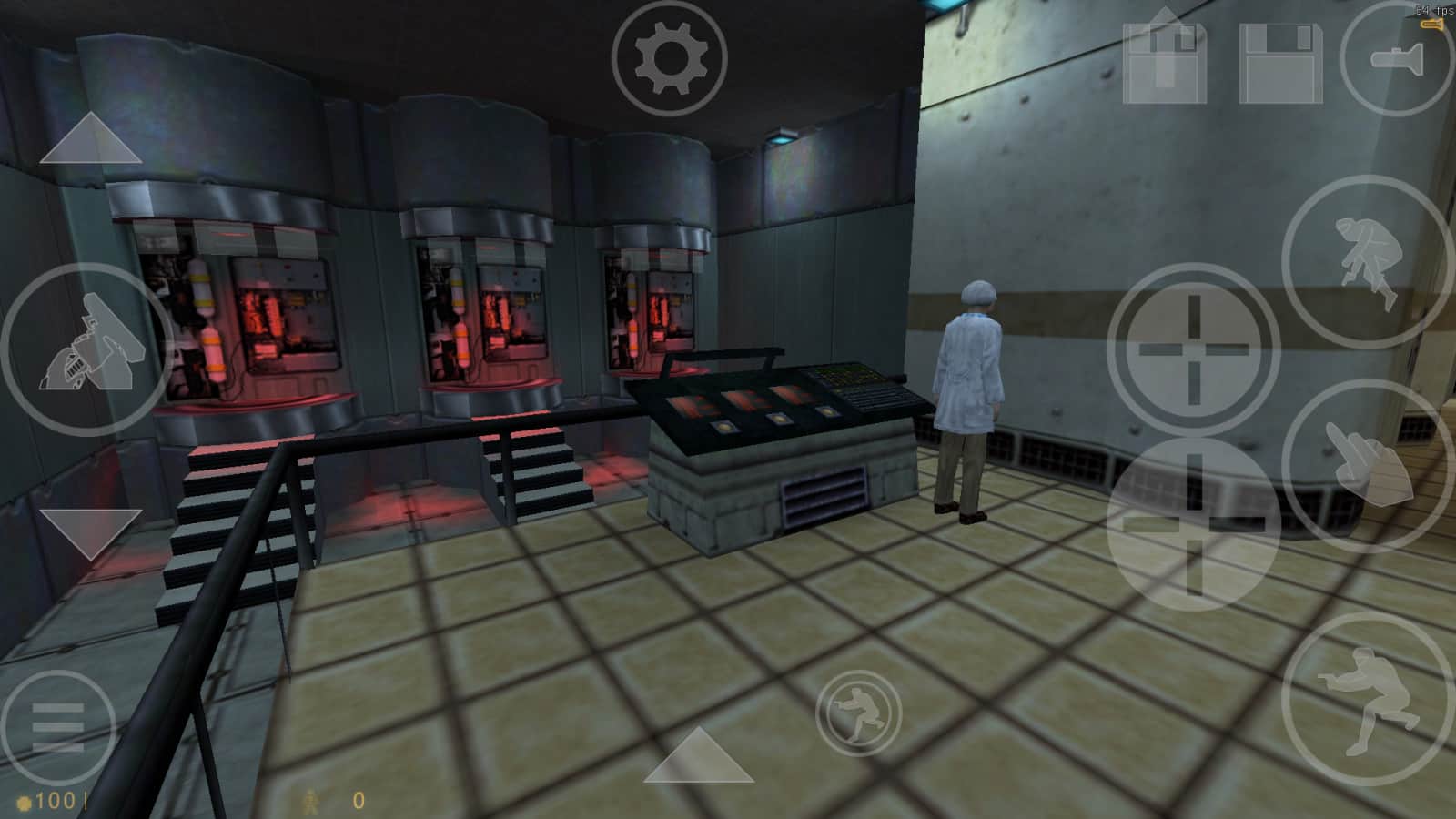Tap the large circle with the plus crosshair
Viewport: 1456px width, 819px height.
1193,349
